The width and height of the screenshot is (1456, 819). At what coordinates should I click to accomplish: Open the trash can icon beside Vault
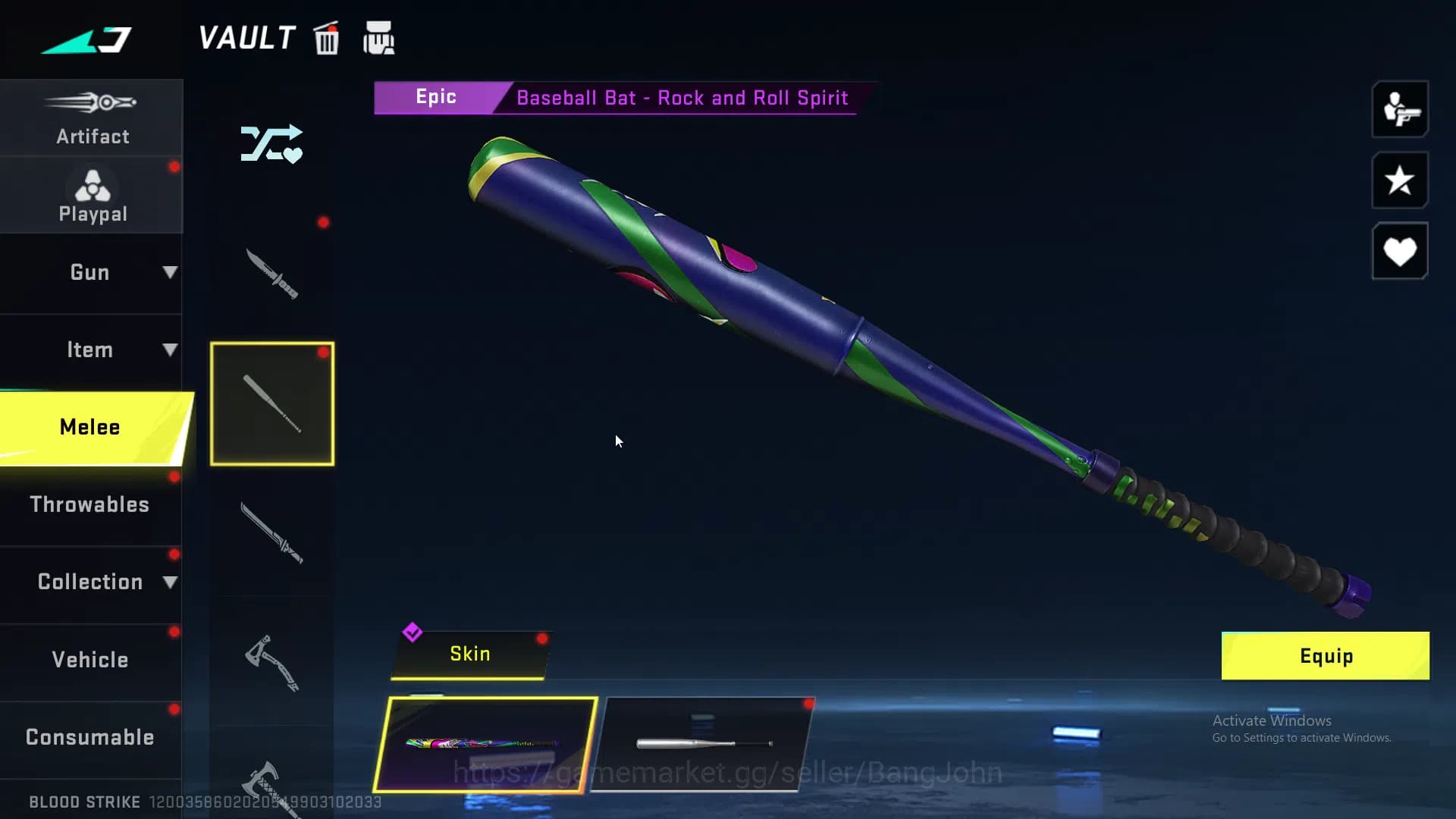tap(327, 39)
